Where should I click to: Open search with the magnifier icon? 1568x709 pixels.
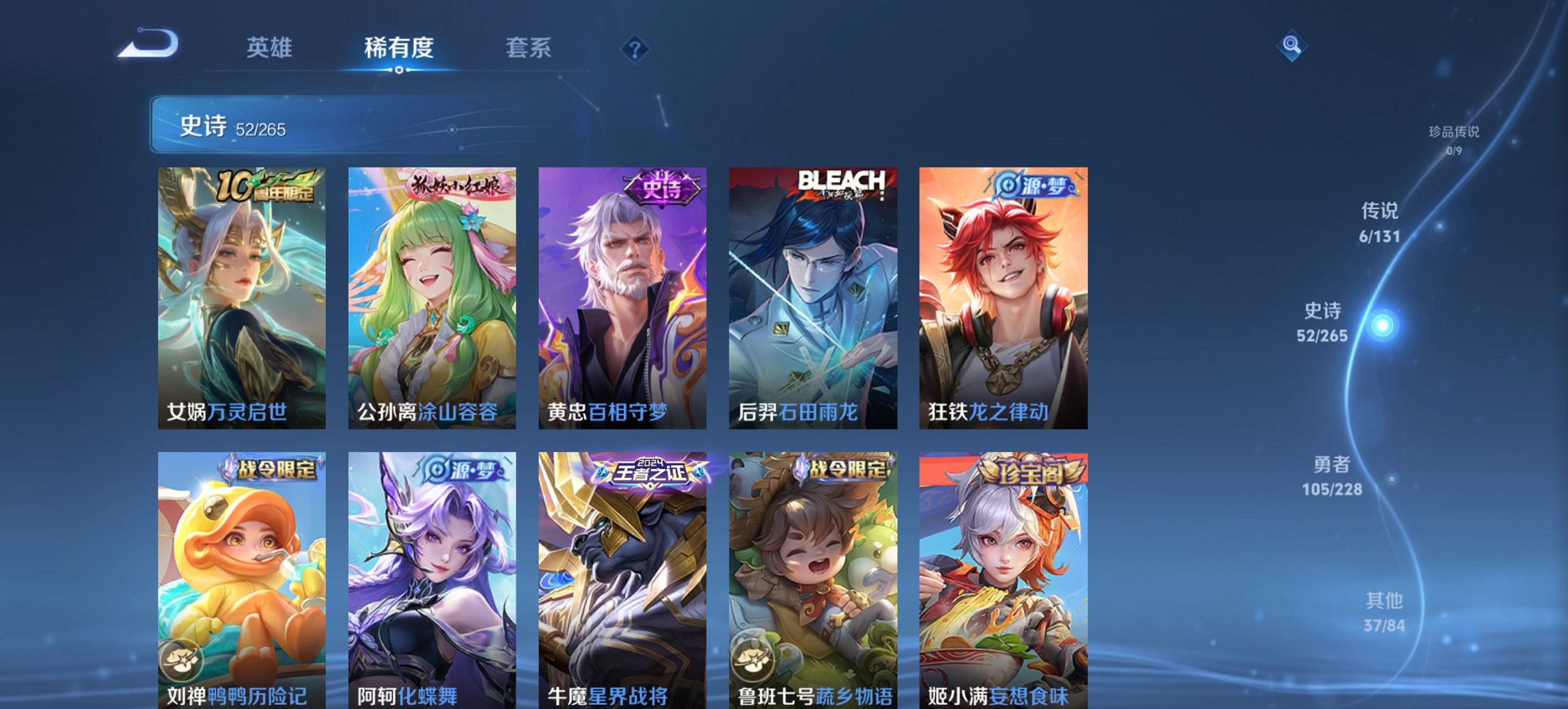[x=1290, y=45]
